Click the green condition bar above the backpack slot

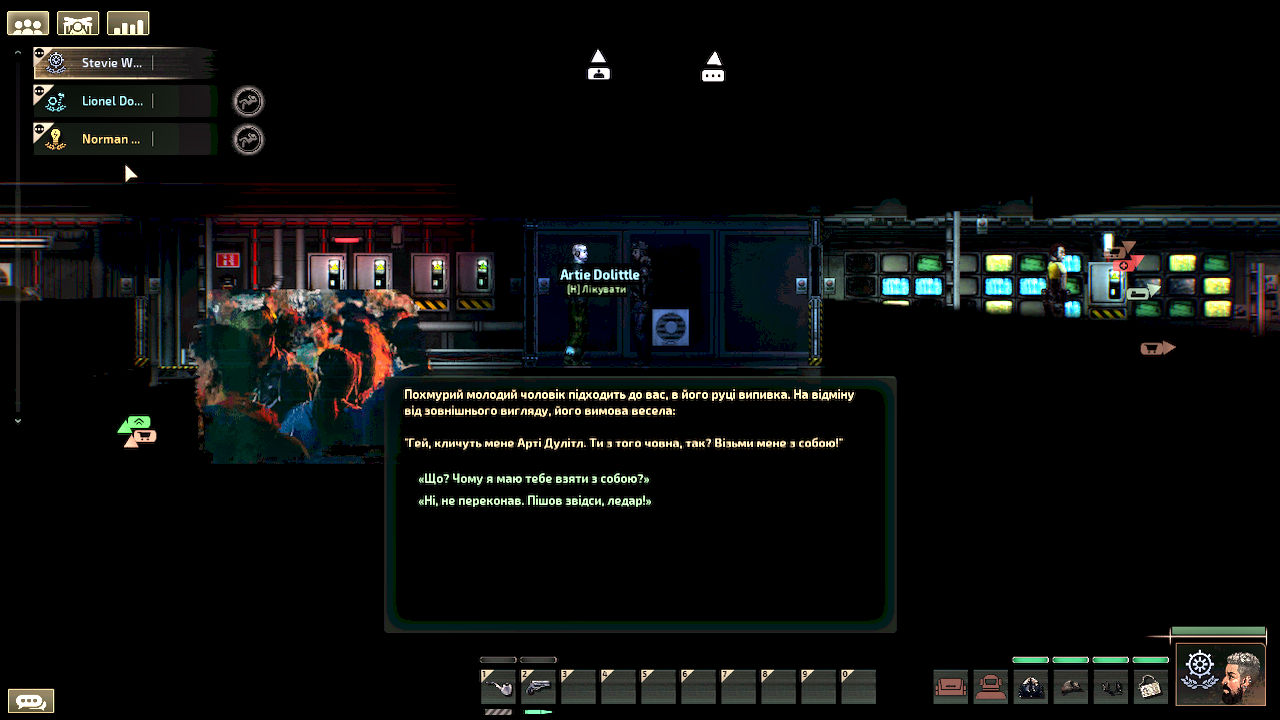click(x=1150, y=660)
